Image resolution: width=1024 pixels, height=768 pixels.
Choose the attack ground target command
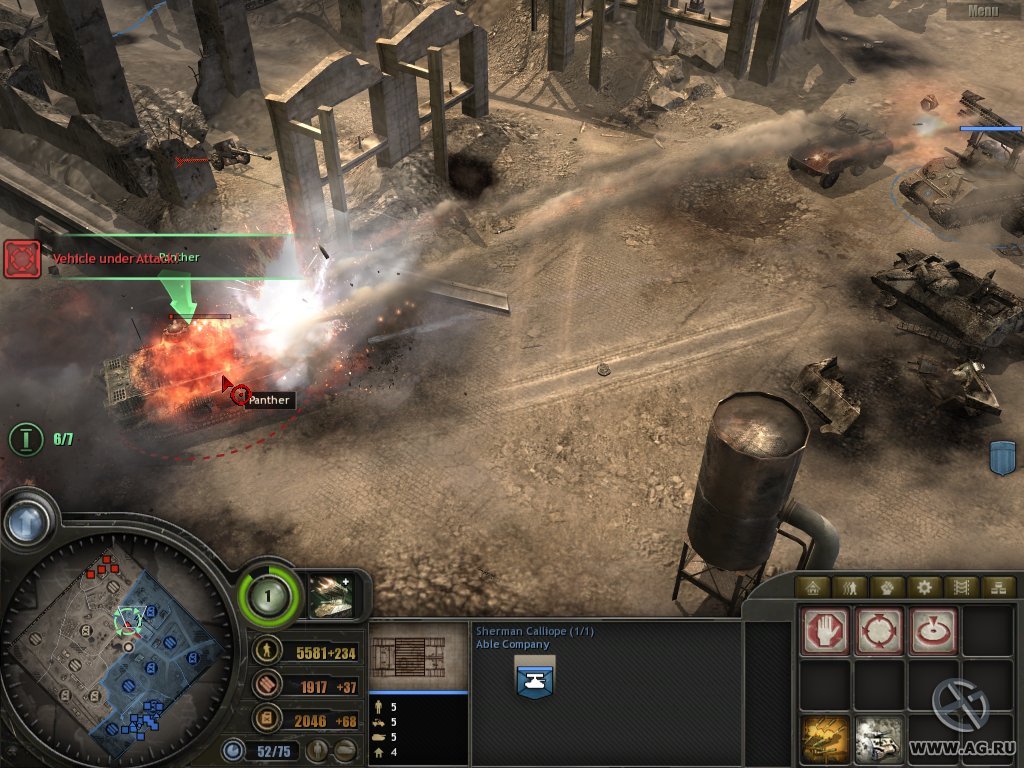point(932,631)
